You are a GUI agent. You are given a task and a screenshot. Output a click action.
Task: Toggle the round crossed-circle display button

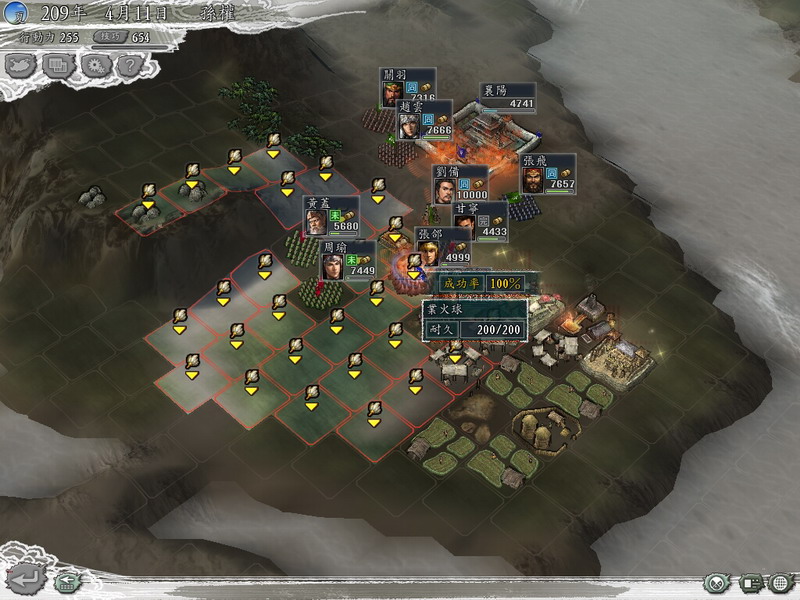pos(715,582)
